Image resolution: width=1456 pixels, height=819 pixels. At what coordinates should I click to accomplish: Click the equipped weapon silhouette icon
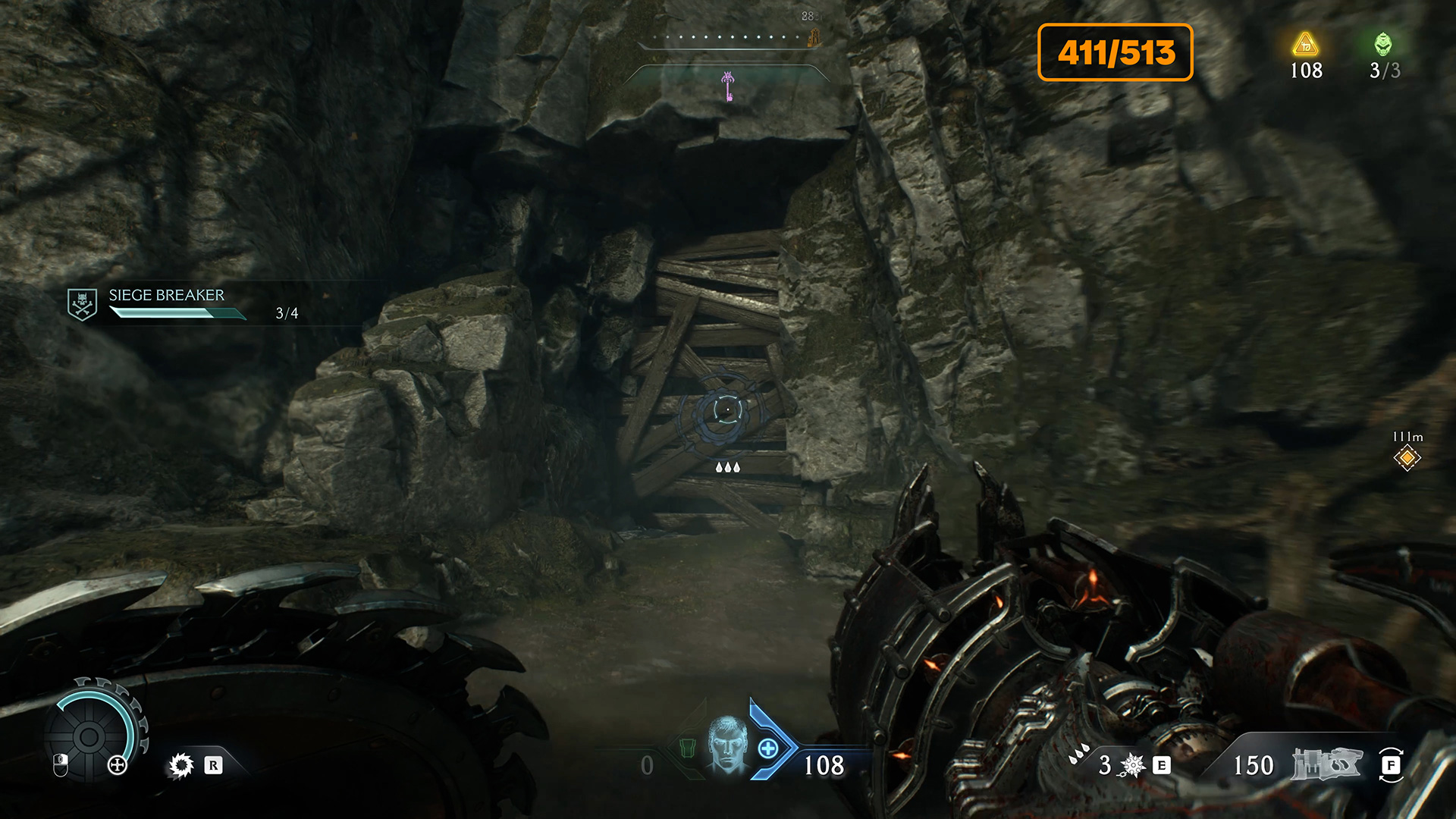coord(1326,764)
